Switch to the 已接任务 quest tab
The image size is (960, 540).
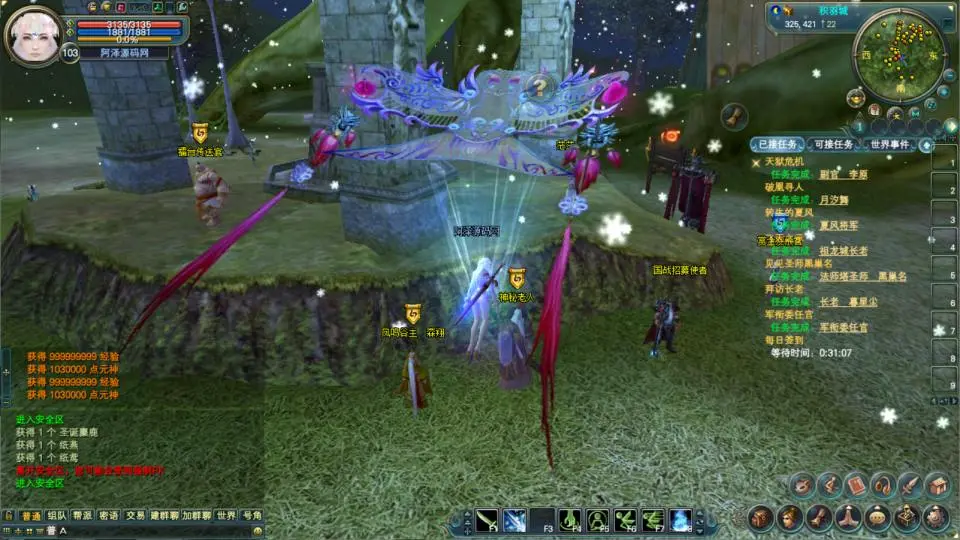[776, 145]
